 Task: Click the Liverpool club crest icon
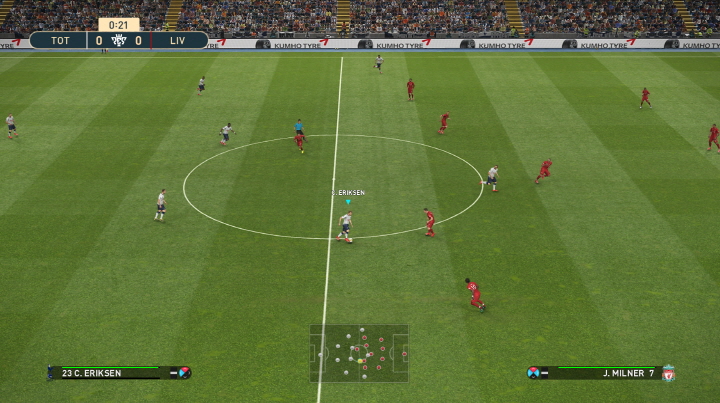coord(668,373)
